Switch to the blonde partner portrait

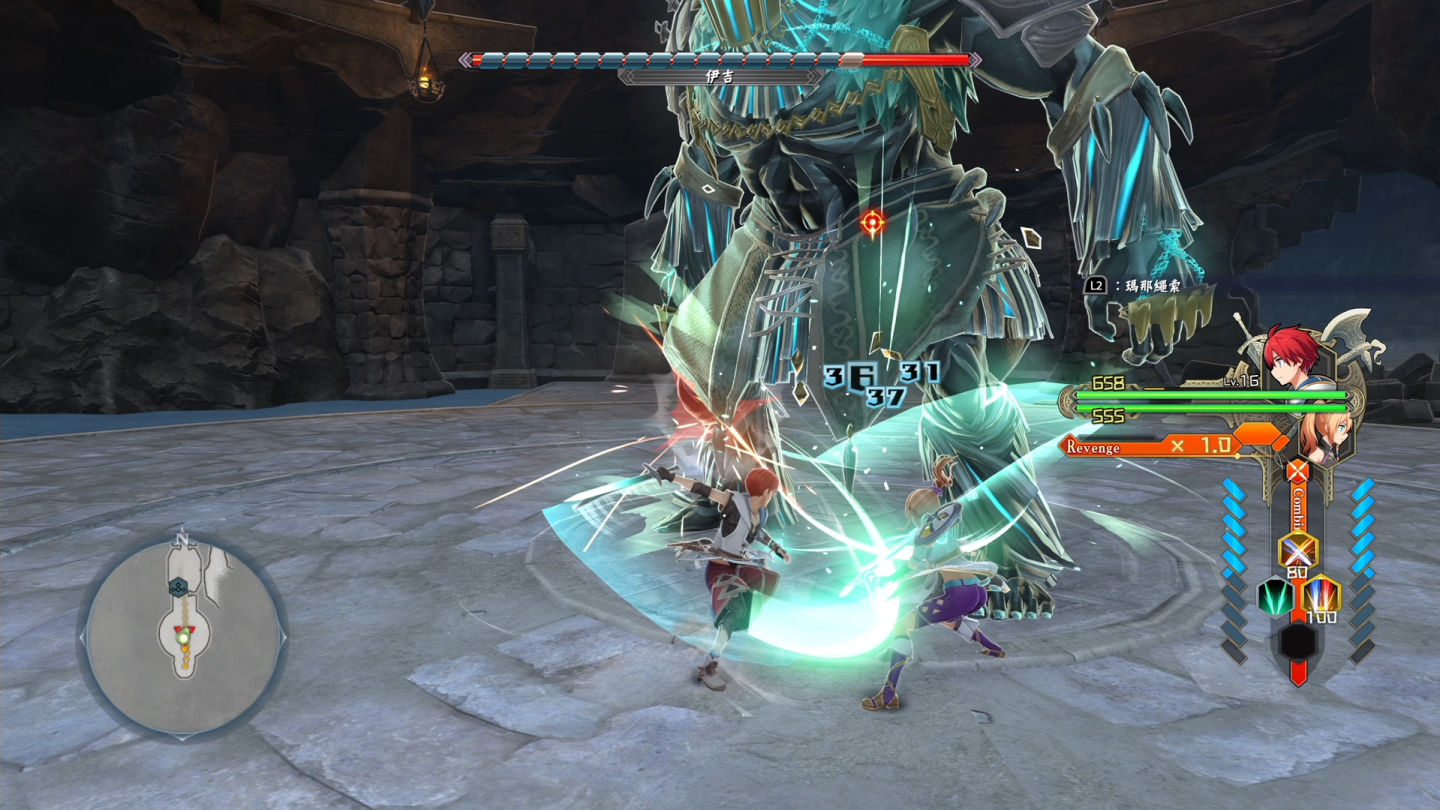click(1323, 439)
